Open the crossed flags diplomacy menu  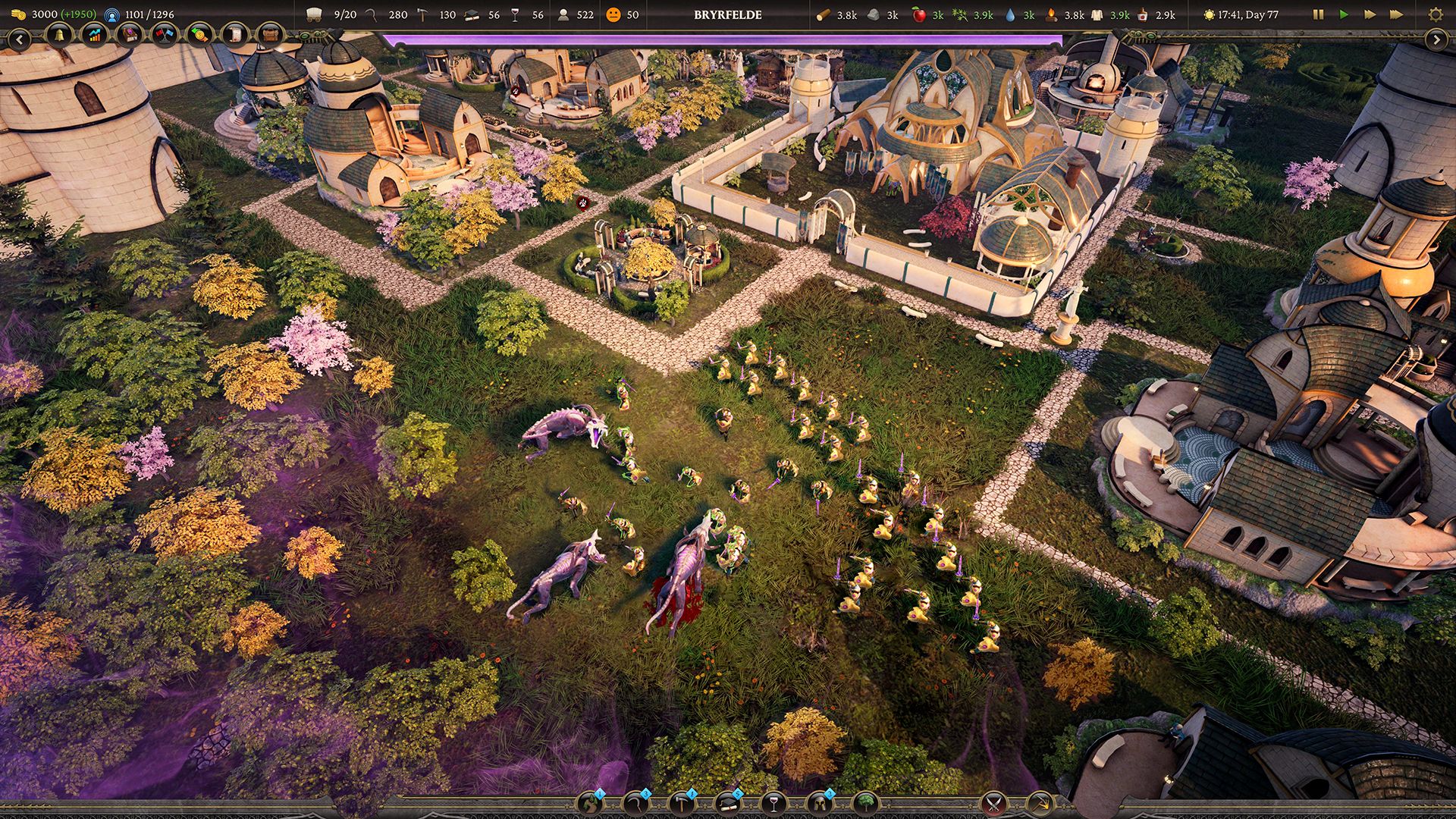pos(165,35)
